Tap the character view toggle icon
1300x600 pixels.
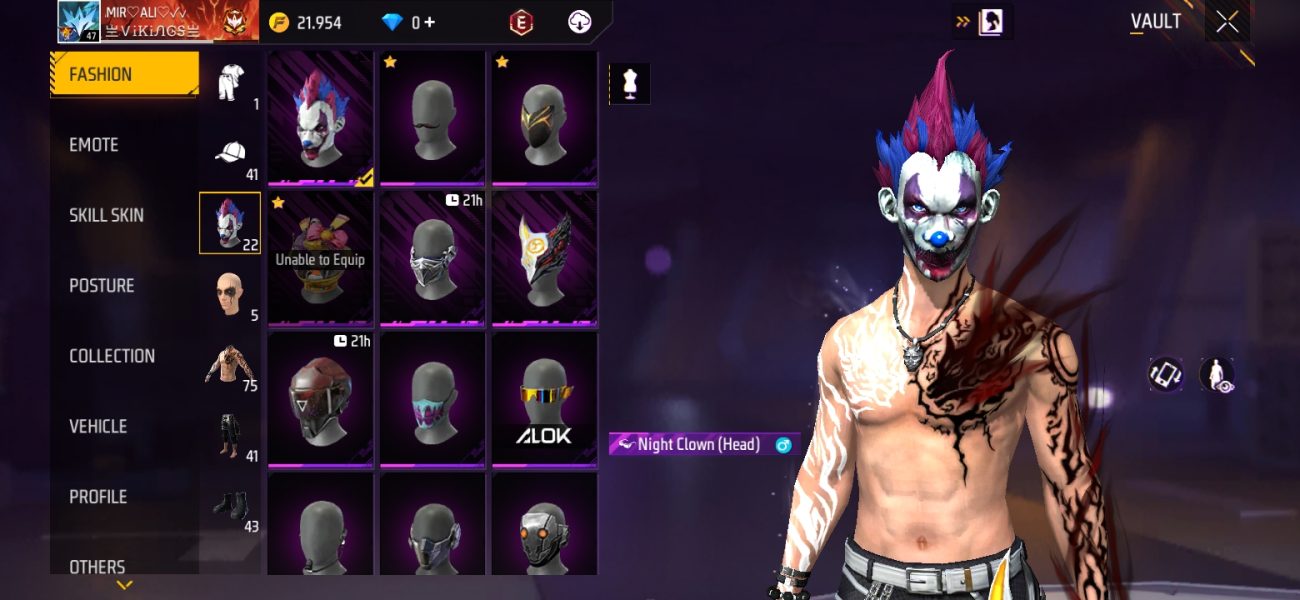1217,375
